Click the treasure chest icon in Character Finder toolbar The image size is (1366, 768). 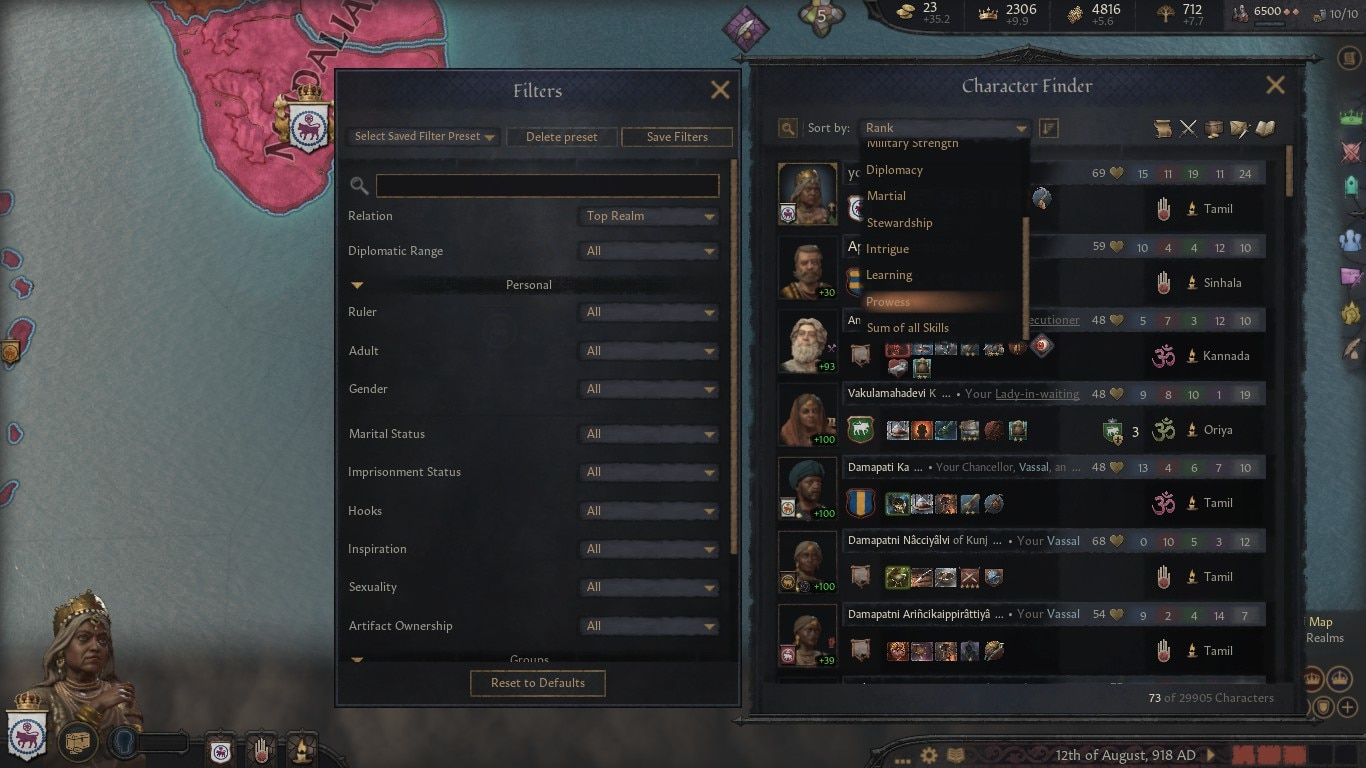coord(1213,128)
